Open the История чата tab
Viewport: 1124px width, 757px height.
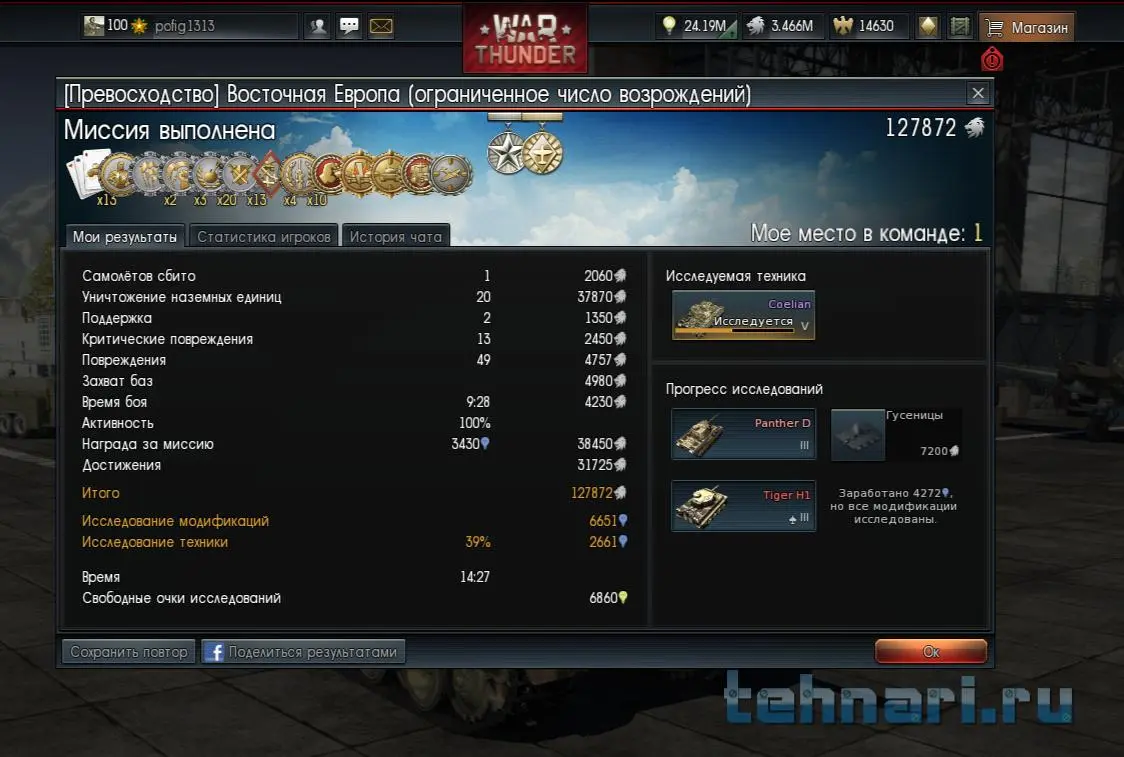pos(396,237)
